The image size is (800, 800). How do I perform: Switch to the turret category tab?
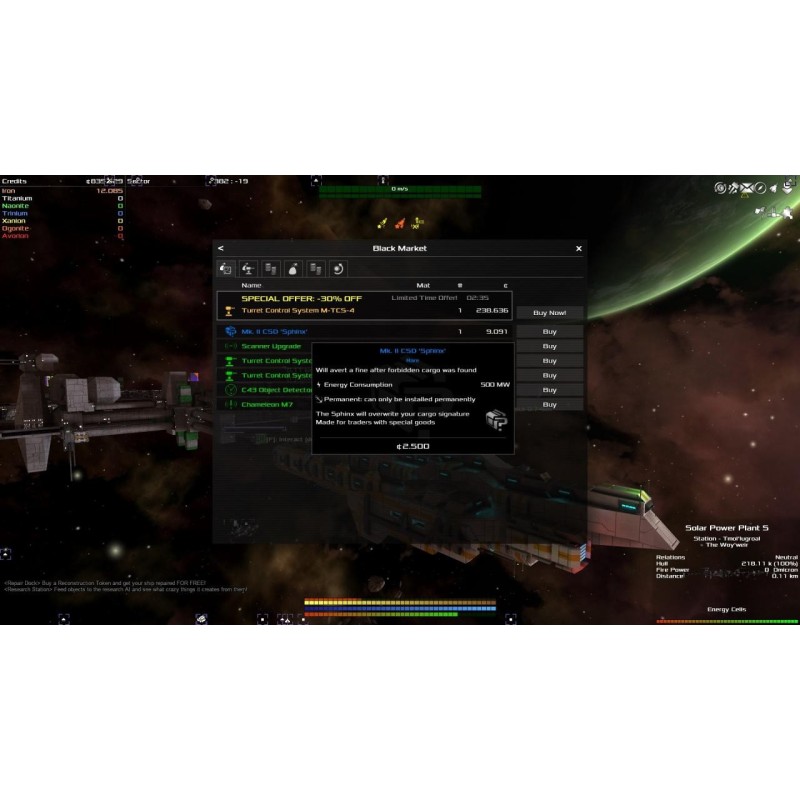248,268
